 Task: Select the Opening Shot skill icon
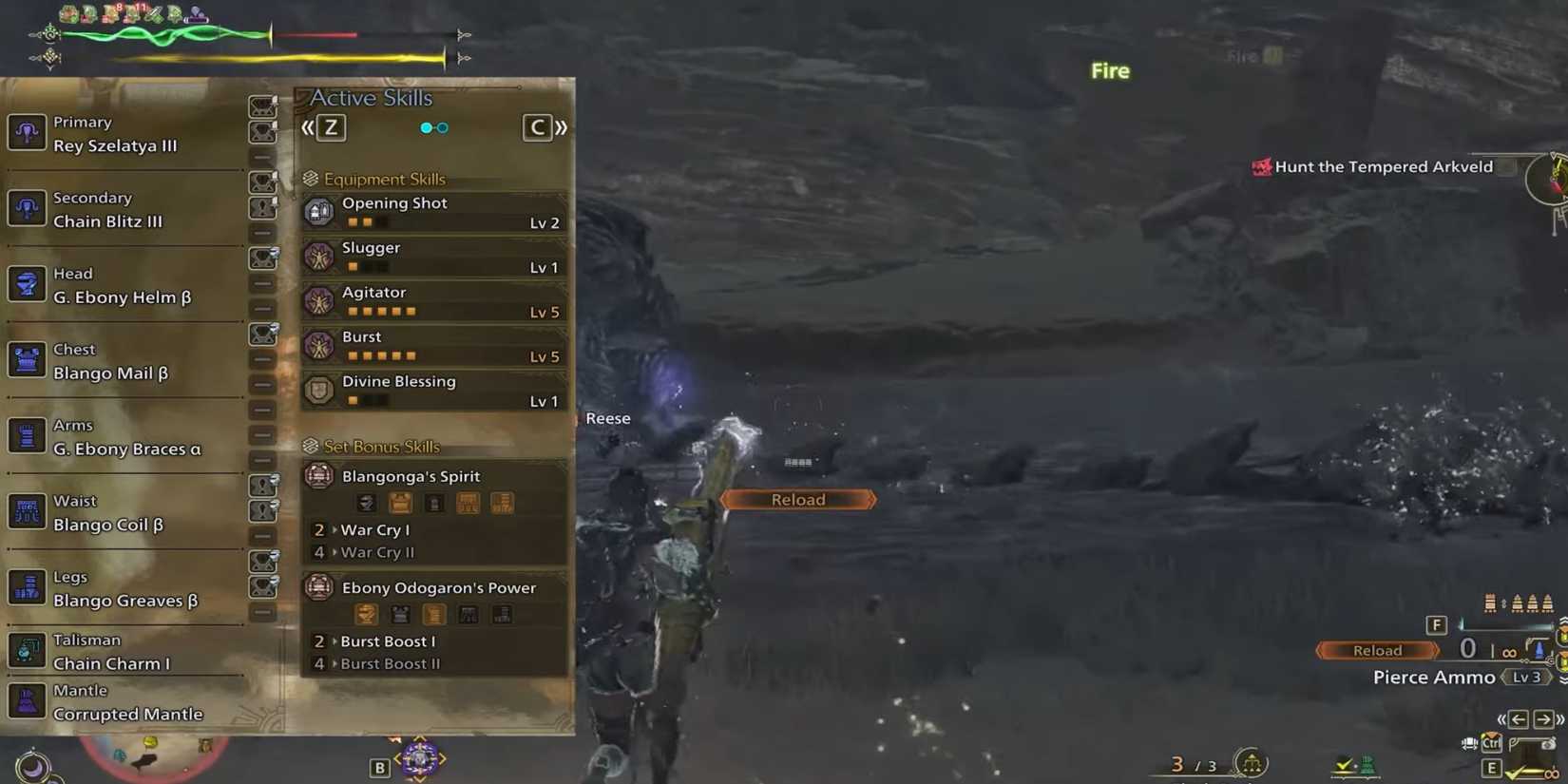click(x=318, y=211)
